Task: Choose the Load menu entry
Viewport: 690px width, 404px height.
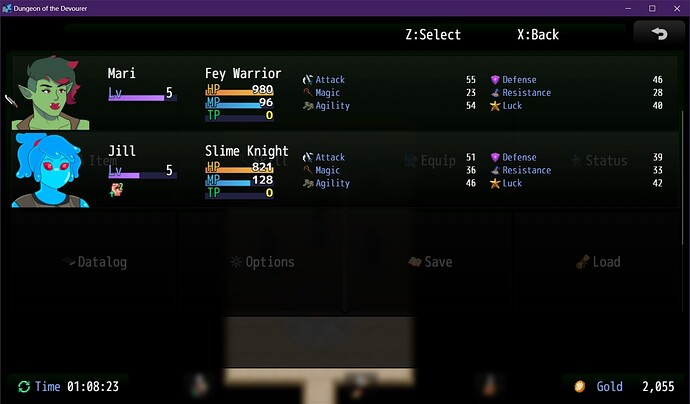Action: pos(598,262)
